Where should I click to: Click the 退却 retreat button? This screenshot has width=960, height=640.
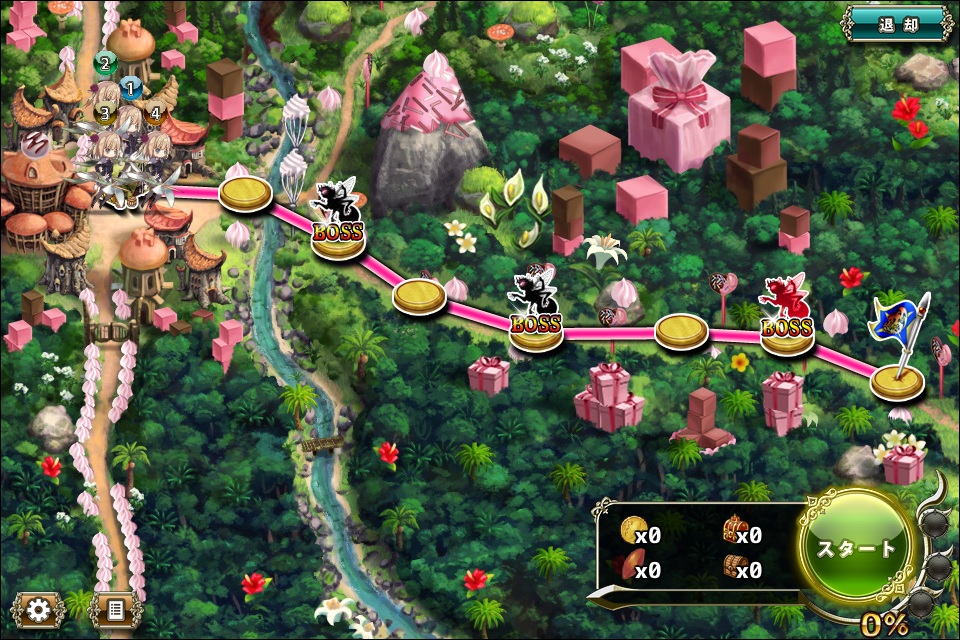[897, 22]
